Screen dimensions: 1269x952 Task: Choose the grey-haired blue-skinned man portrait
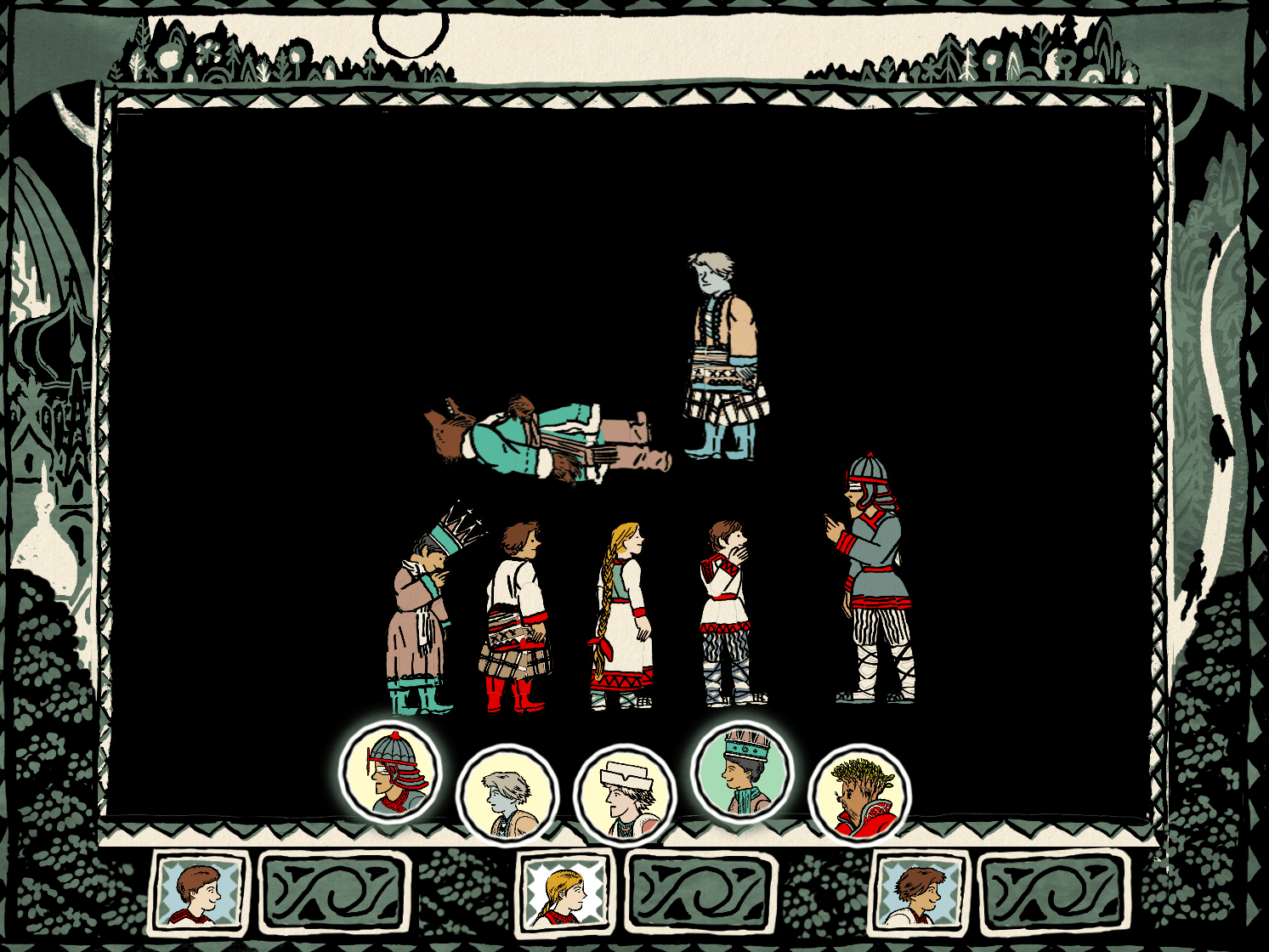(x=507, y=796)
